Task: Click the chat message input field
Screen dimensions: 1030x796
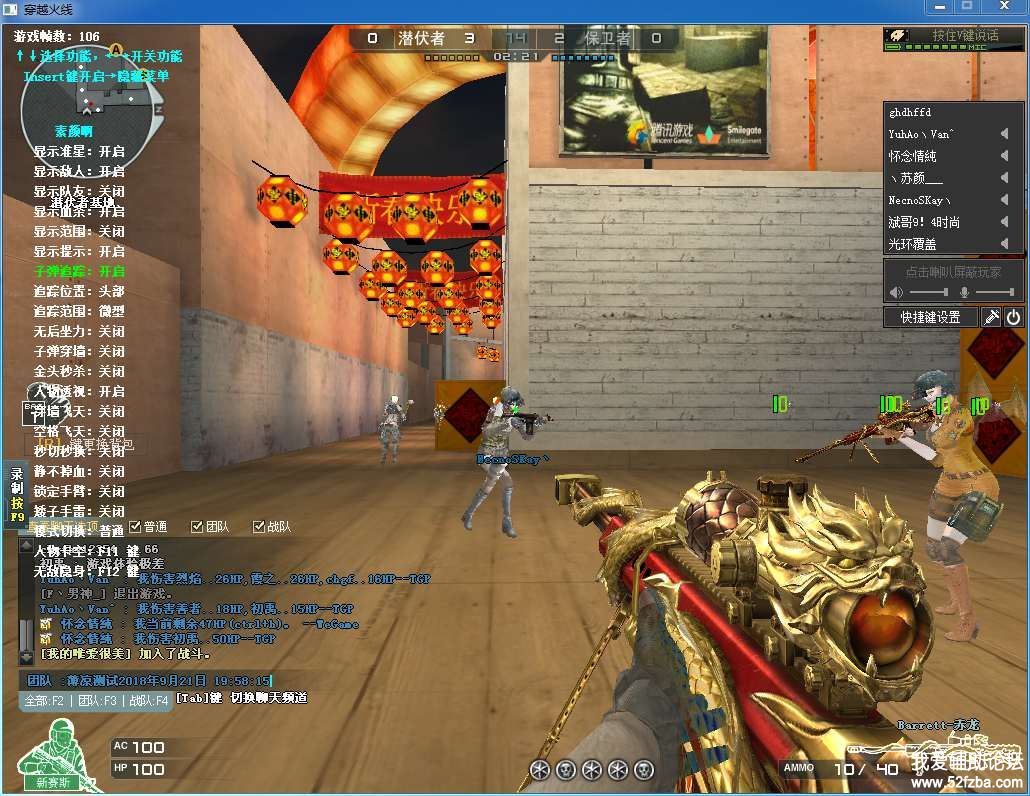Action: [x=150, y=680]
